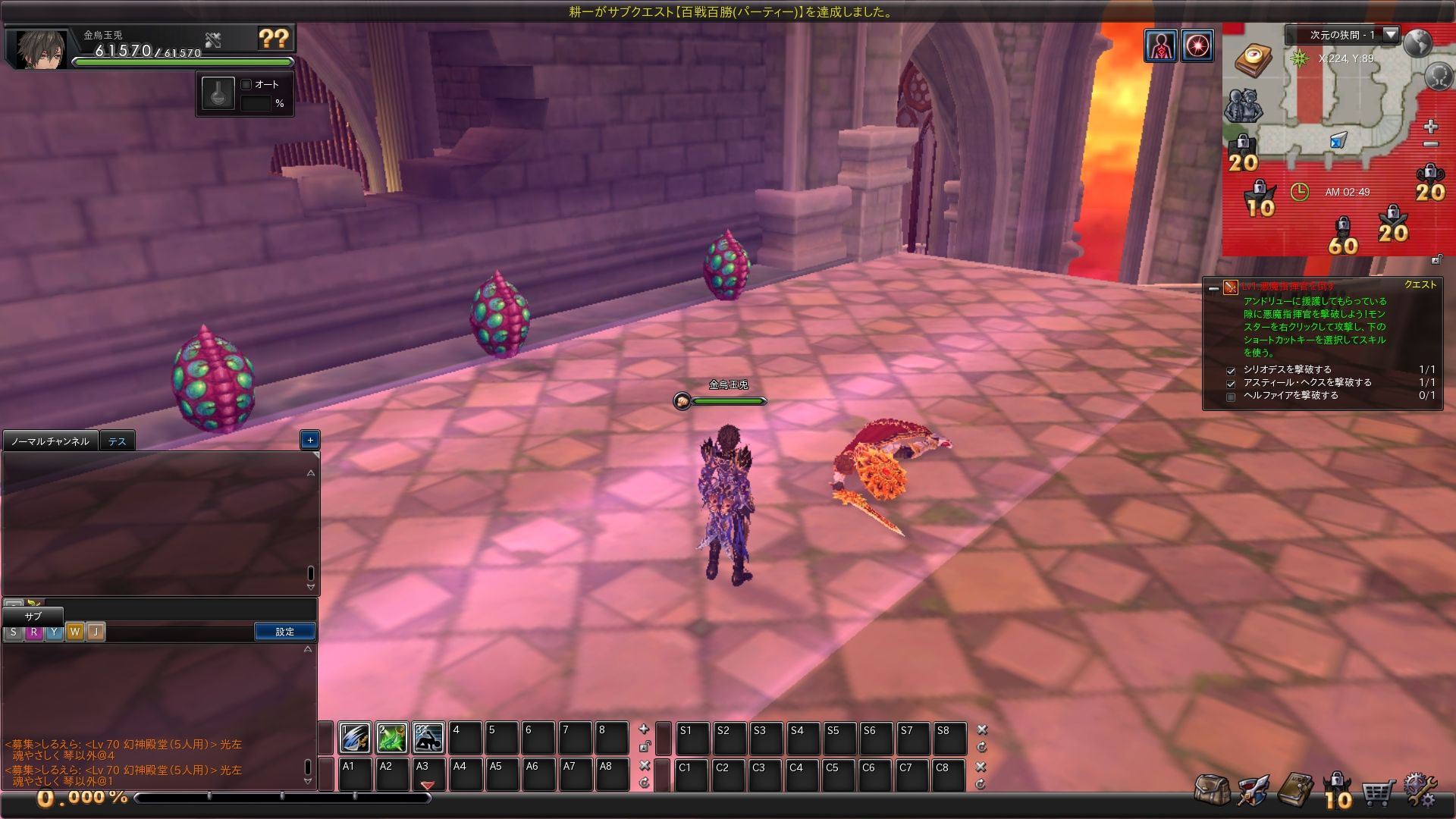This screenshot has width=1456, height=819.
Task: Open the sword and shield equipment menu
Action: (1253, 789)
